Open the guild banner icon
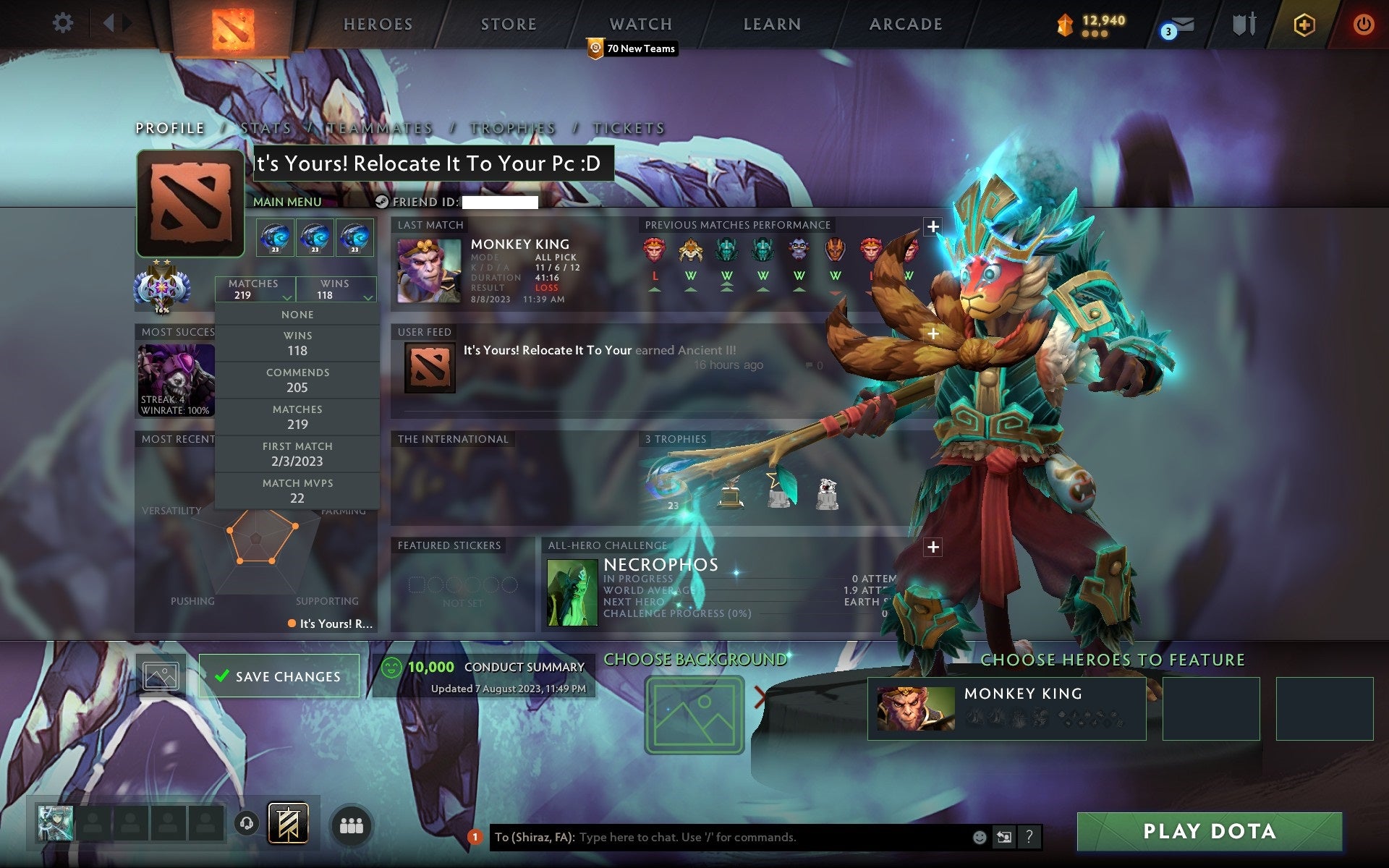The height and width of the screenshot is (868, 1389). 289,824
